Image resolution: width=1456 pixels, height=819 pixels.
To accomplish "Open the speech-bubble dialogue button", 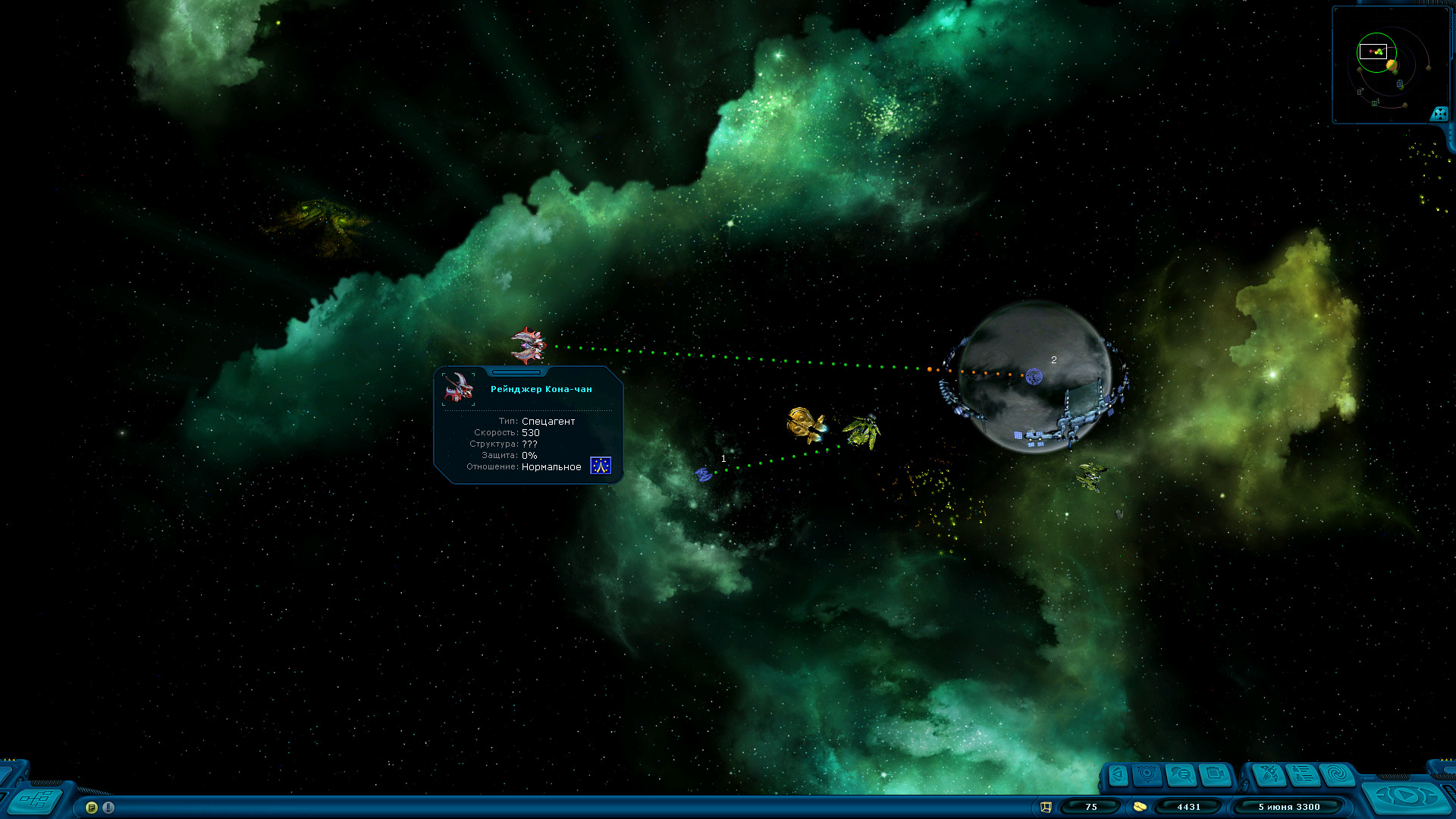I will pyautogui.click(x=1181, y=774).
